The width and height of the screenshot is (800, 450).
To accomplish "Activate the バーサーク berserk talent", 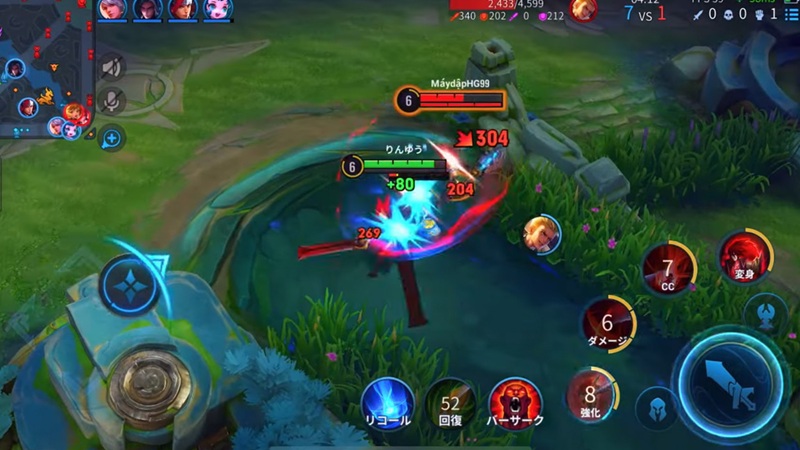I will [x=515, y=403].
